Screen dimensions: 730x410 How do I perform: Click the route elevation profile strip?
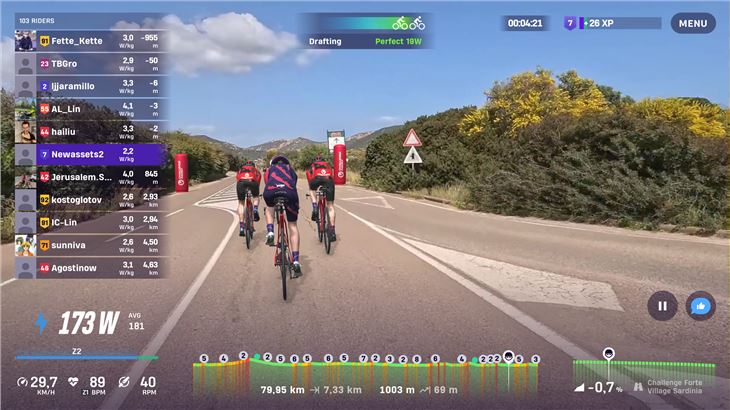click(366, 375)
